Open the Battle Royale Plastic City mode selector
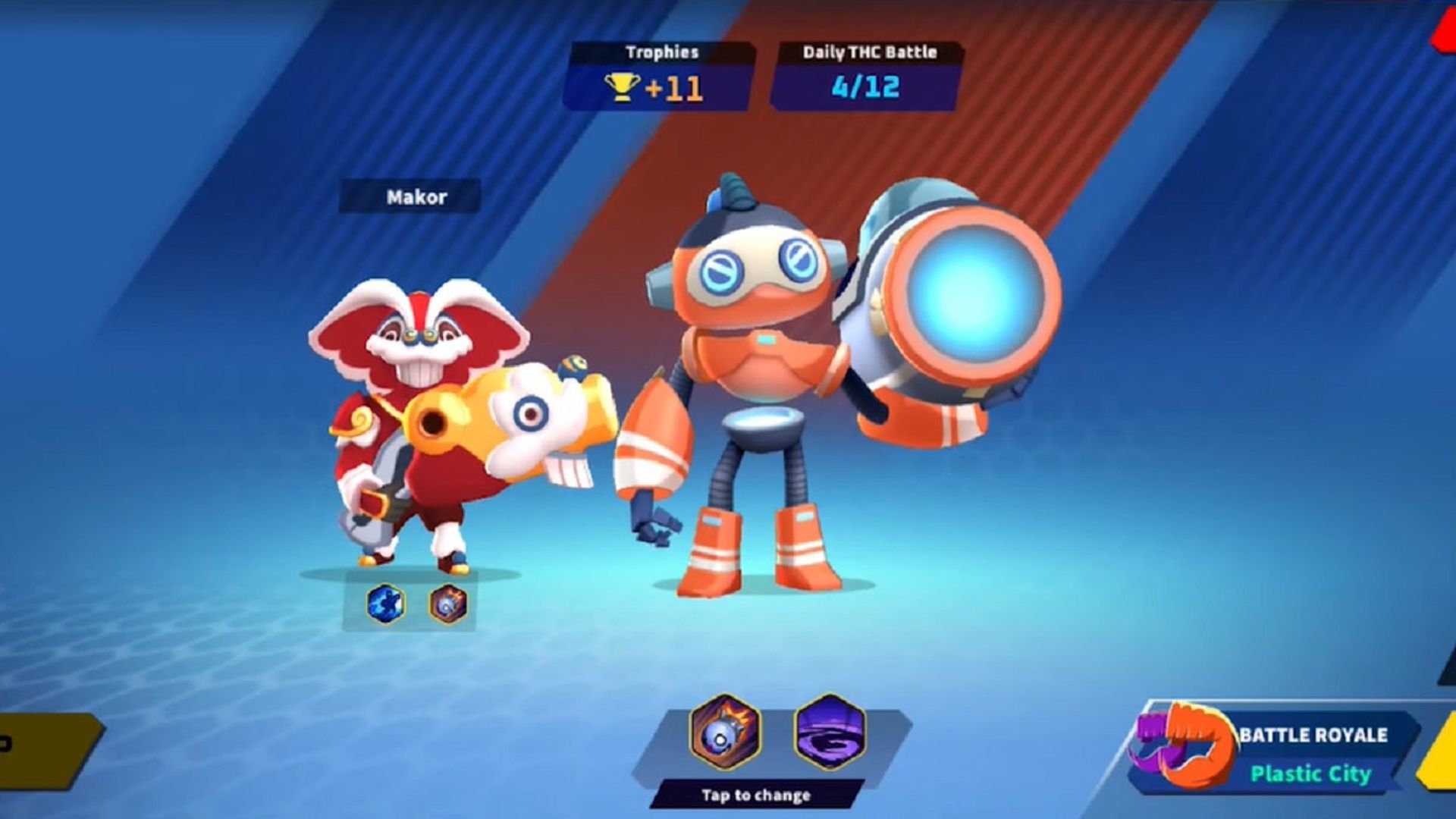 pos(1282,753)
